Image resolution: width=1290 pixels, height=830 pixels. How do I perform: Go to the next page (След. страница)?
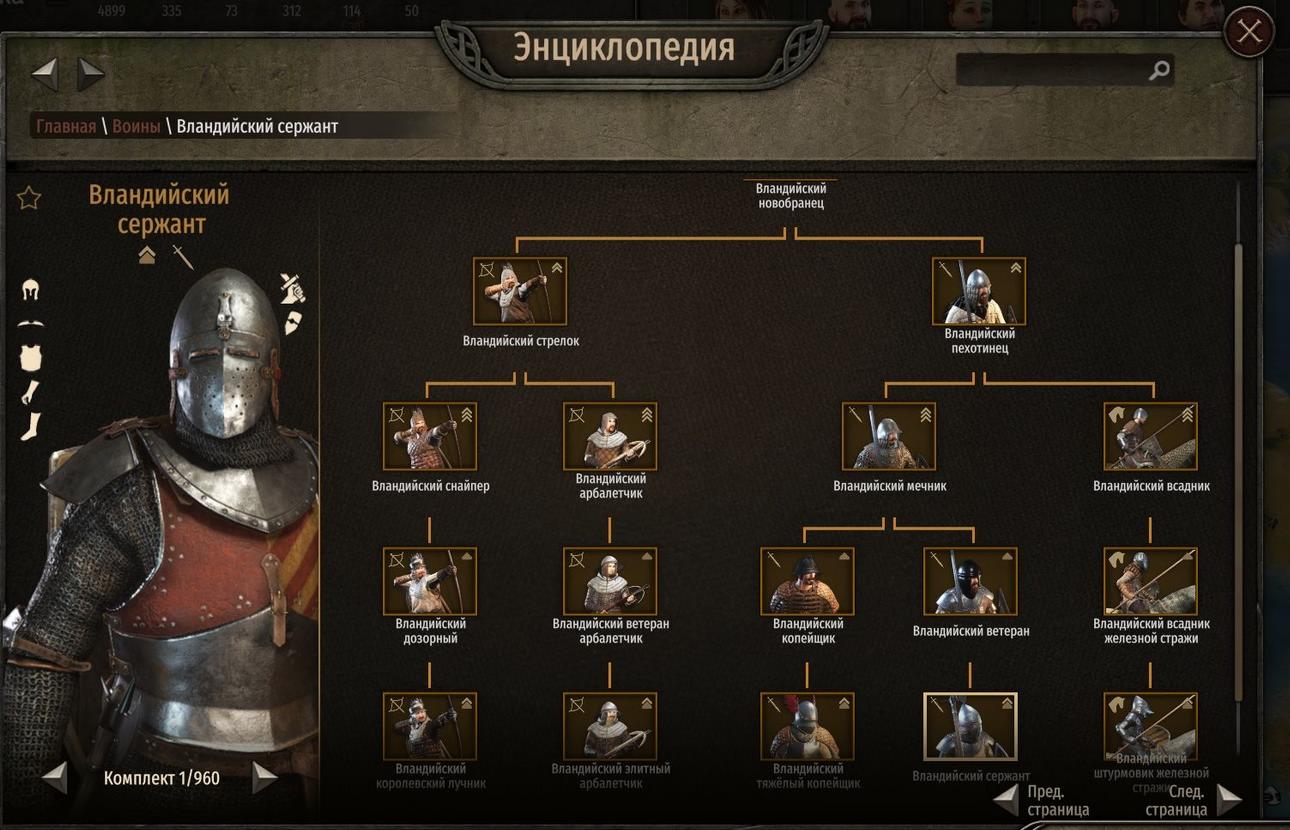pos(1228,800)
